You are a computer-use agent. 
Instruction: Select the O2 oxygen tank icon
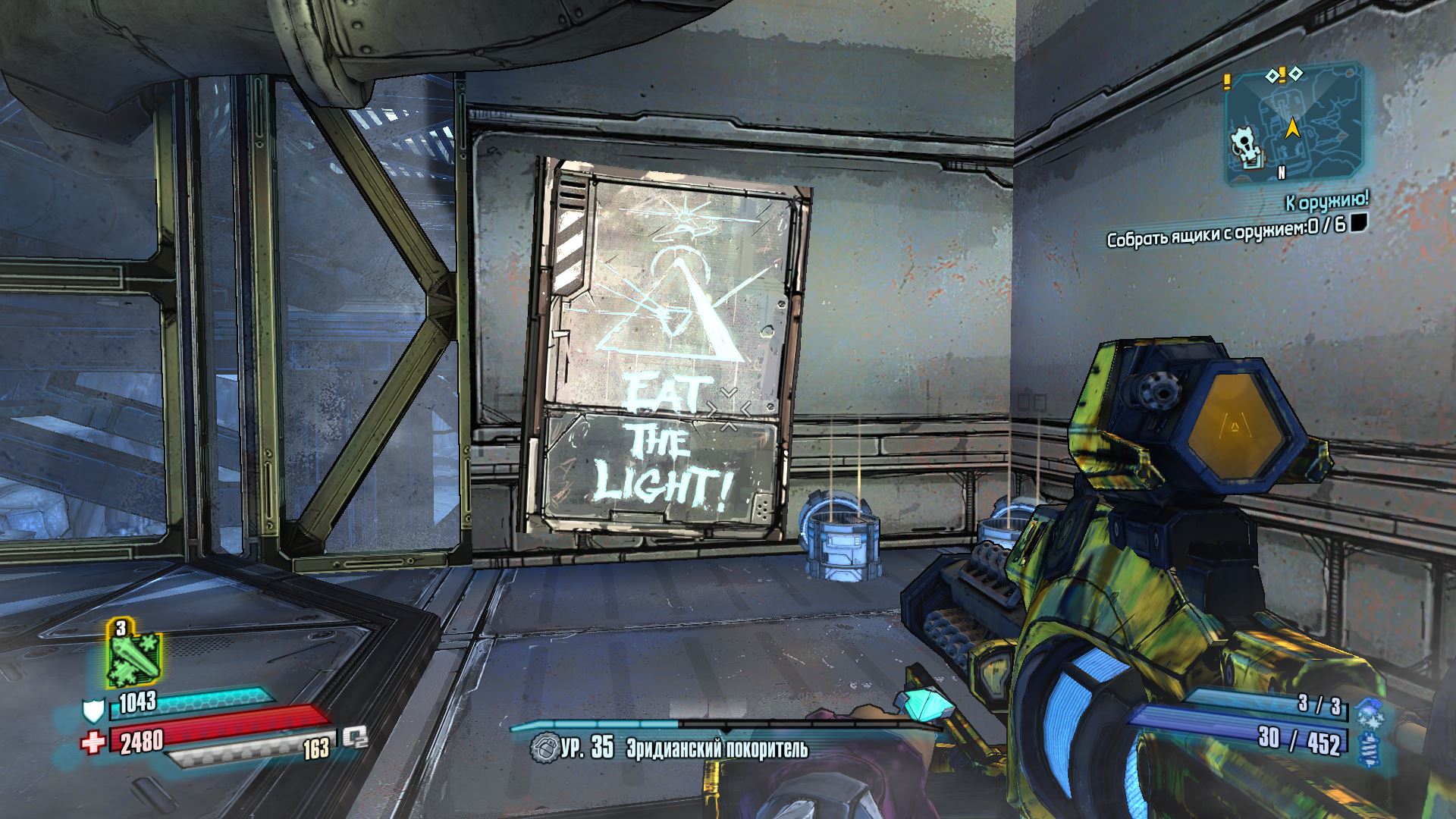coord(354,737)
